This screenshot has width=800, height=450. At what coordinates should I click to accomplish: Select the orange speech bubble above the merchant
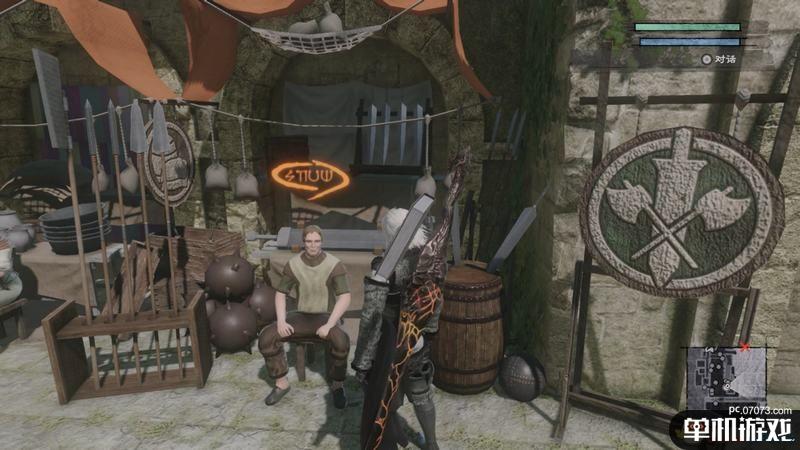310,179
